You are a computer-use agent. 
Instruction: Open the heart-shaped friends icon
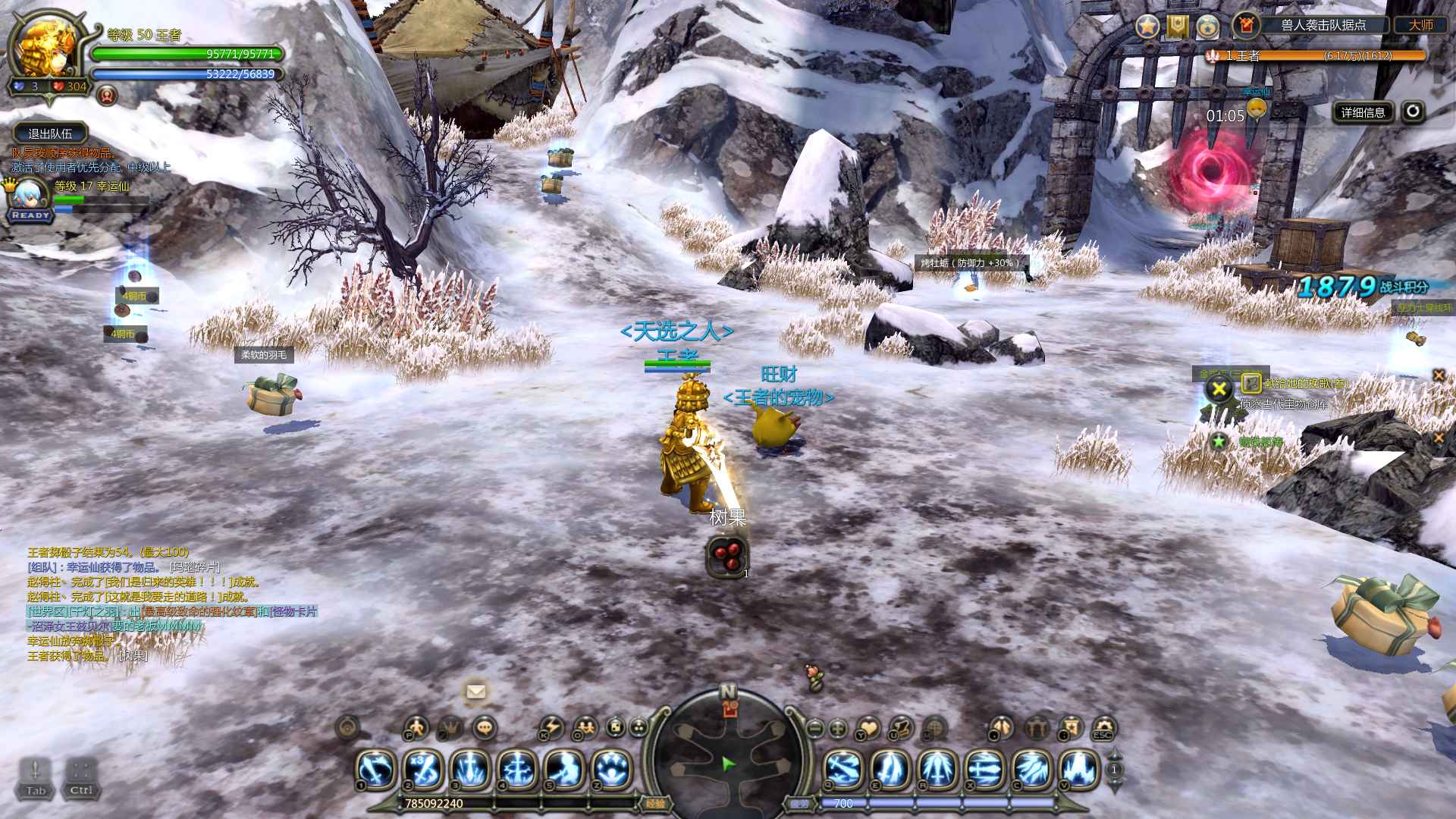pos(869,728)
